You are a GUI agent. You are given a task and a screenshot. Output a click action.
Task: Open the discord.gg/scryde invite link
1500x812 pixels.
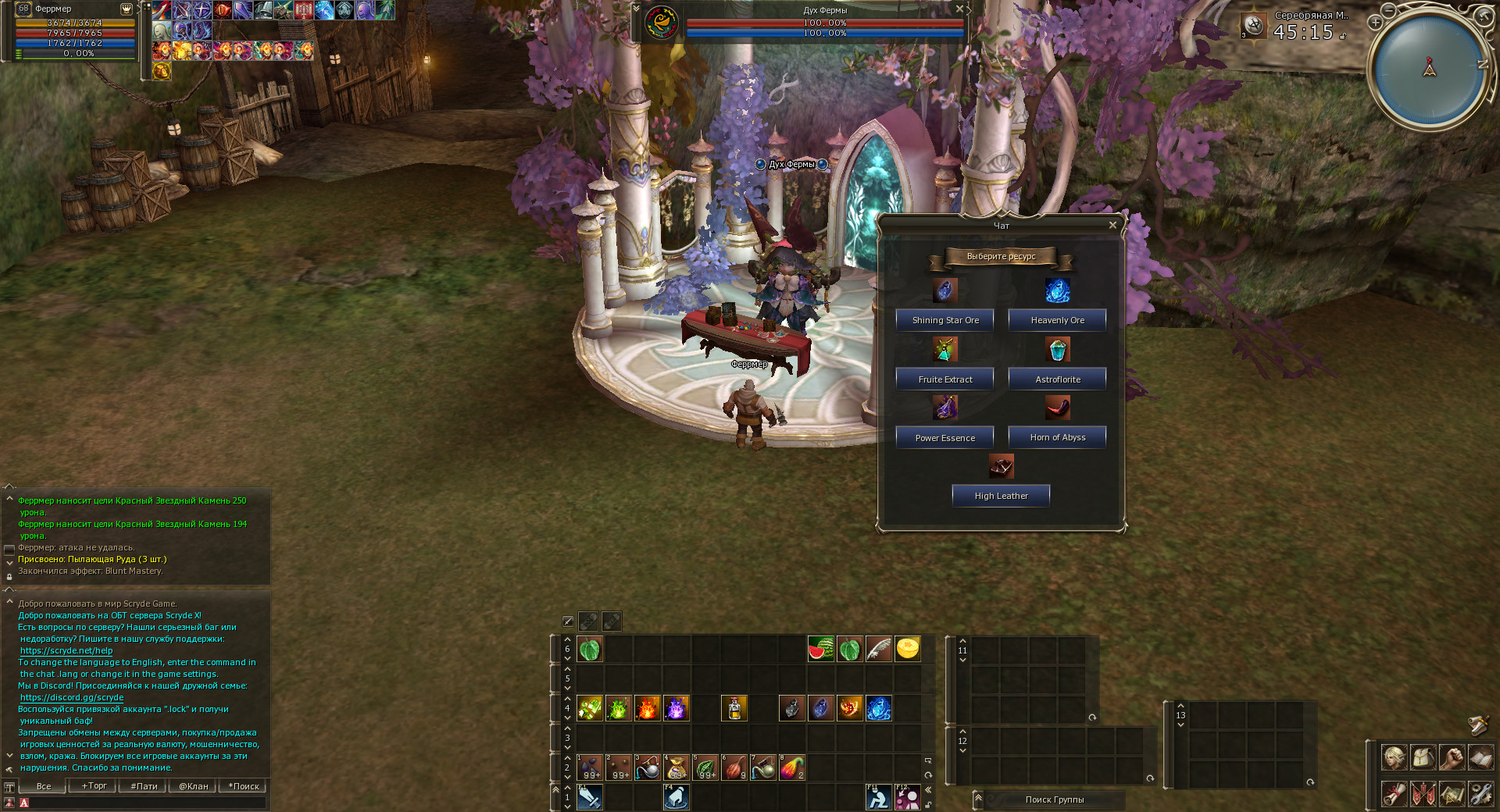pos(72,697)
